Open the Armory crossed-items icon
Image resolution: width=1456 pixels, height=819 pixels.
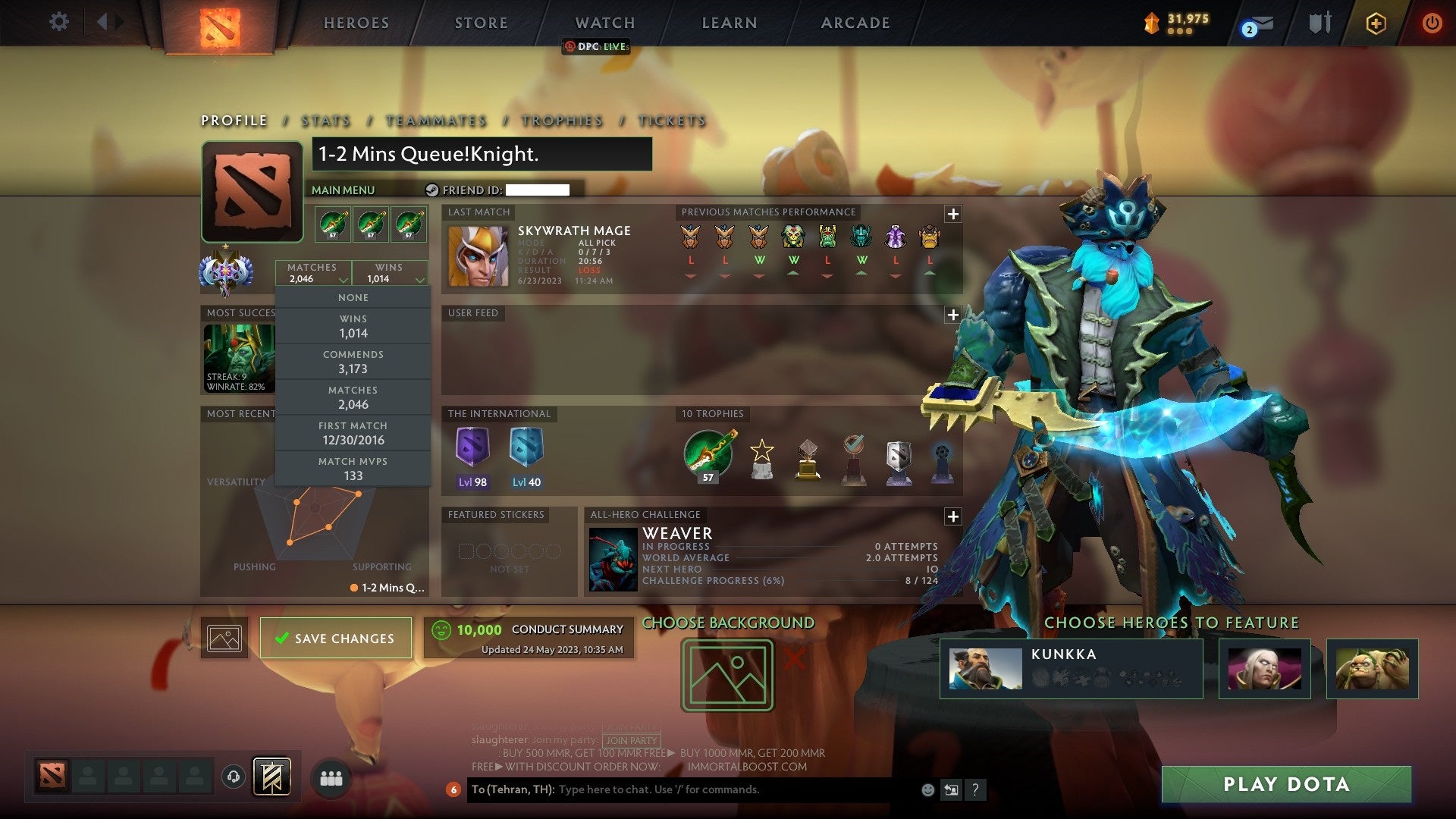tap(1319, 23)
